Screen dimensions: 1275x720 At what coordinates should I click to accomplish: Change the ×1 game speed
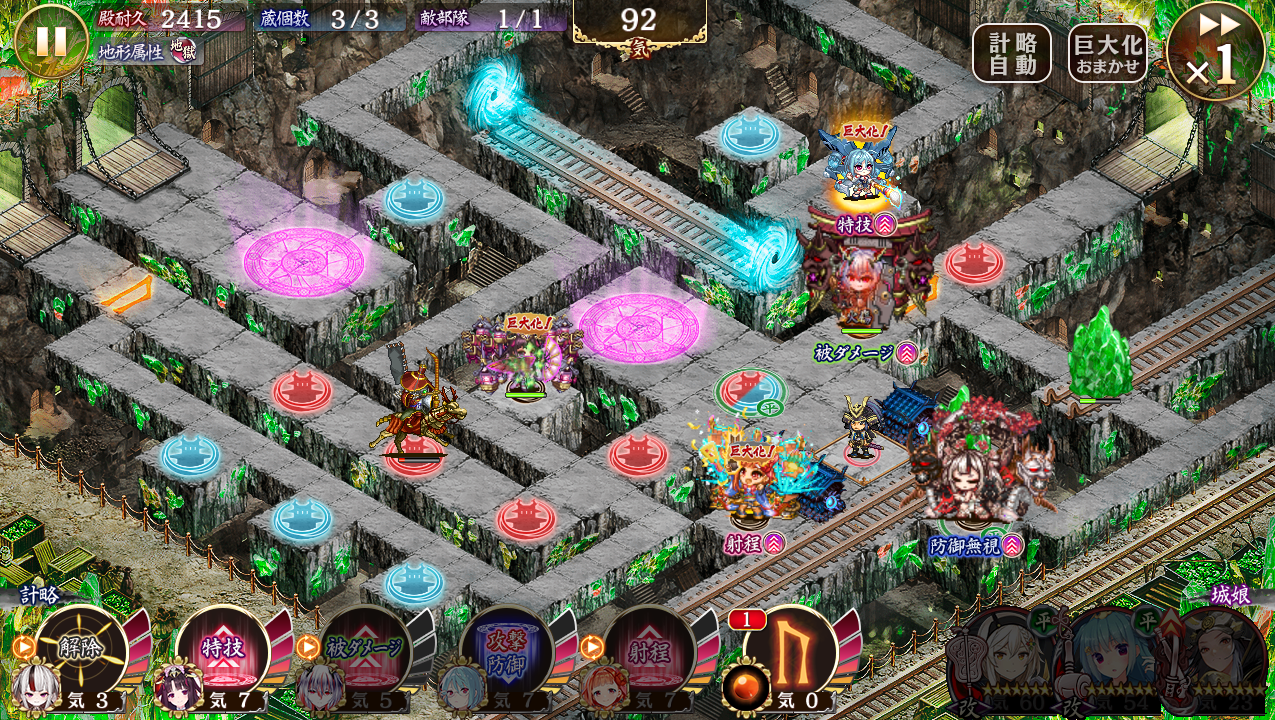[1216, 52]
